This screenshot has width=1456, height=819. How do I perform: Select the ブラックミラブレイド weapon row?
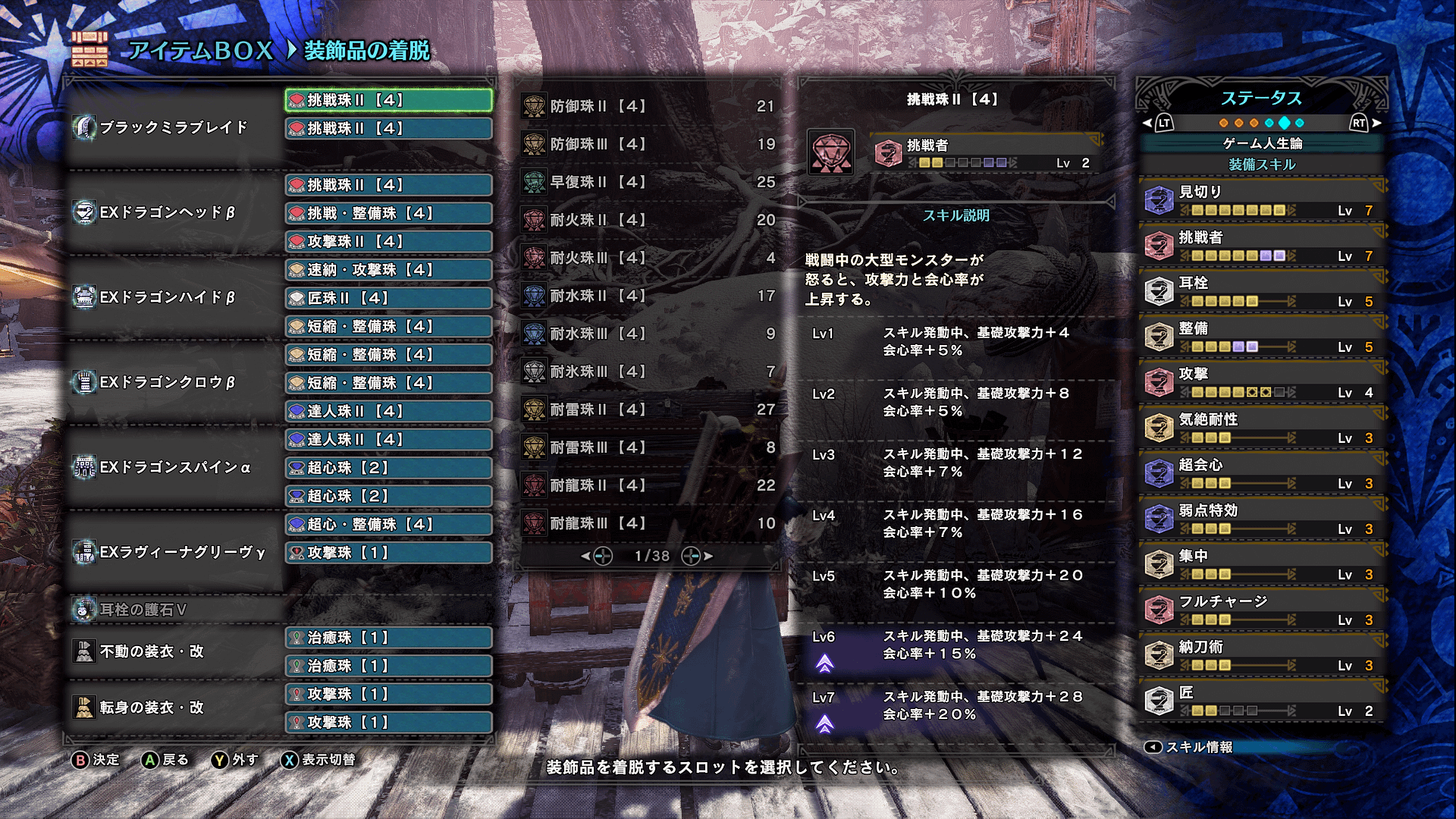click(x=174, y=127)
